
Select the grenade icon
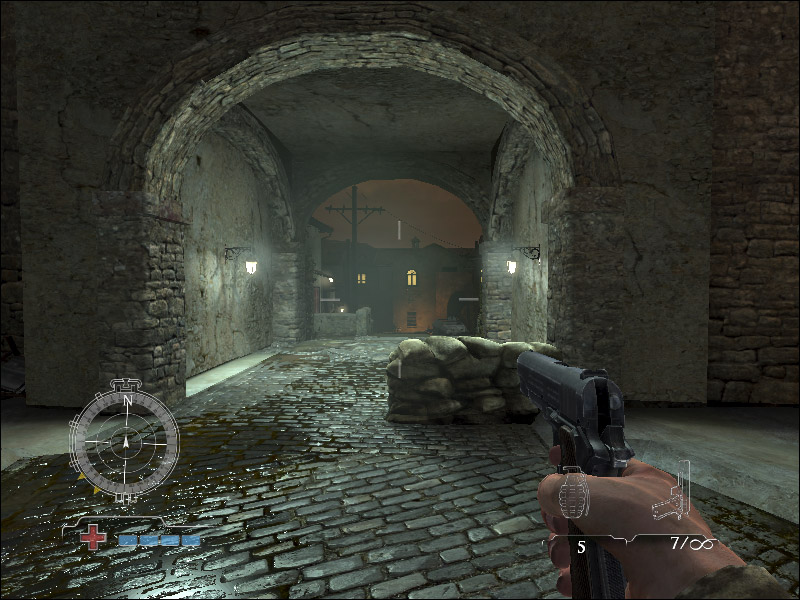(573, 494)
